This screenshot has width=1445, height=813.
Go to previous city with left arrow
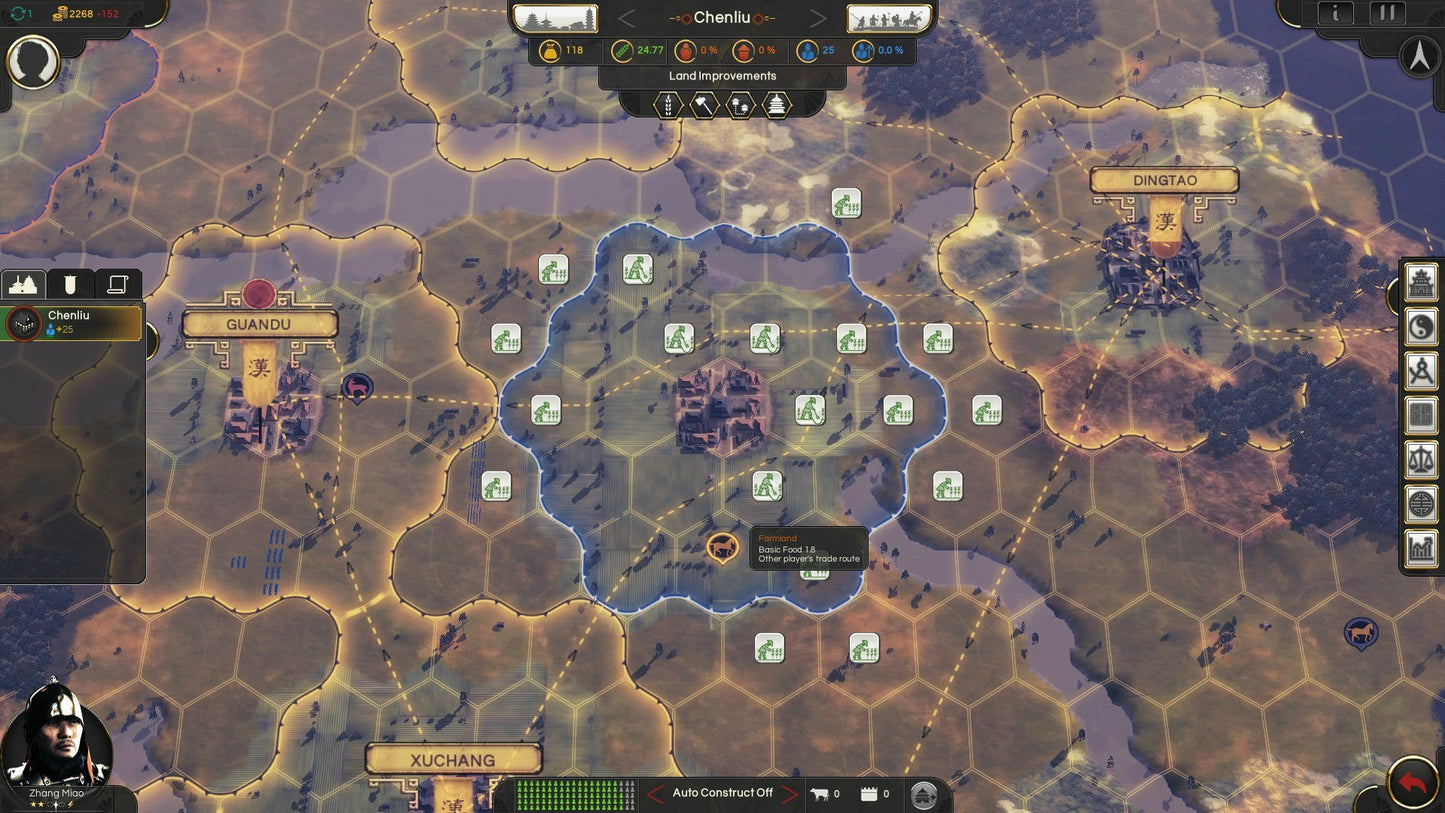click(627, 17)
